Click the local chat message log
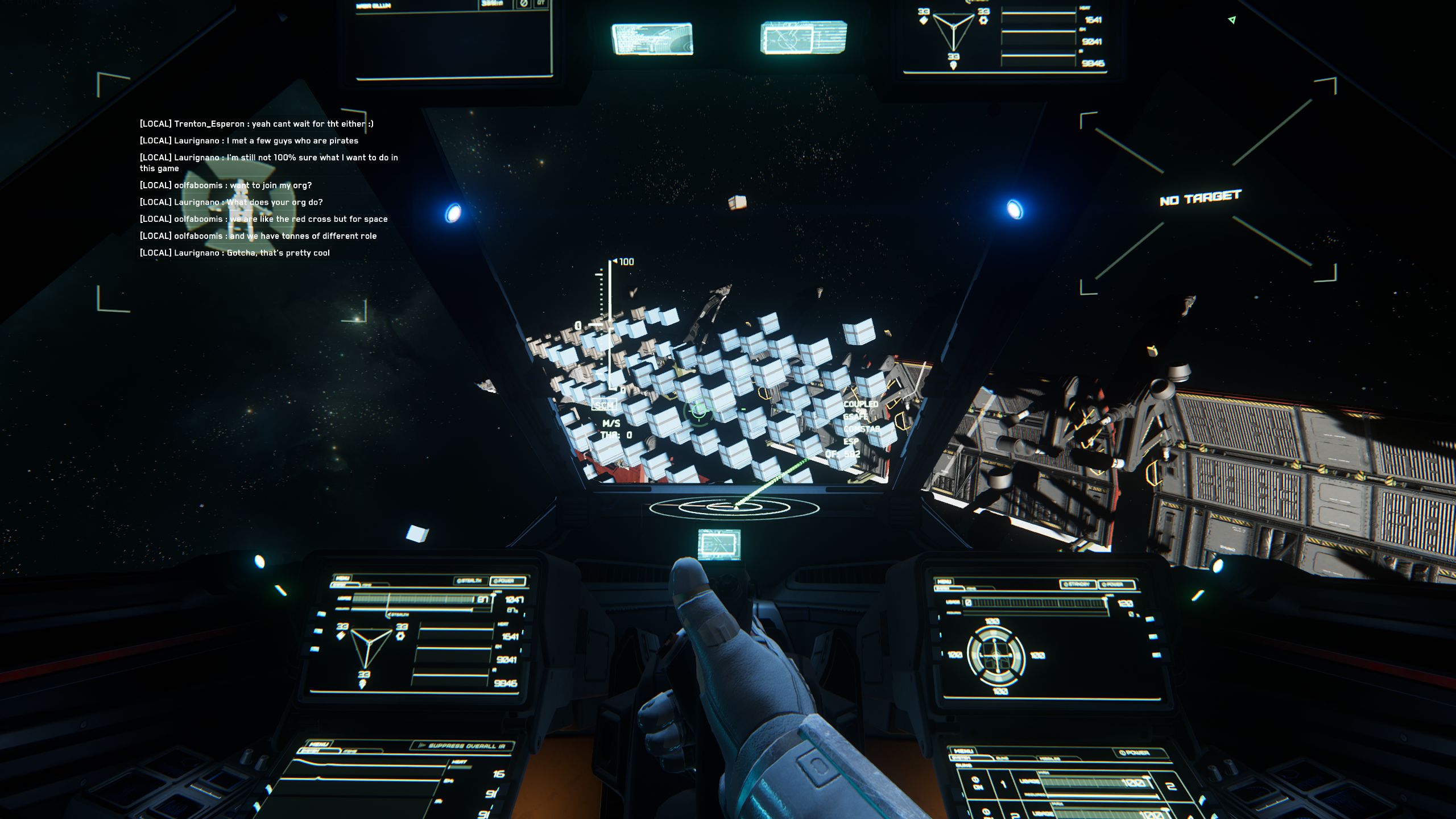1456x819 pixels. pos(268,188)
